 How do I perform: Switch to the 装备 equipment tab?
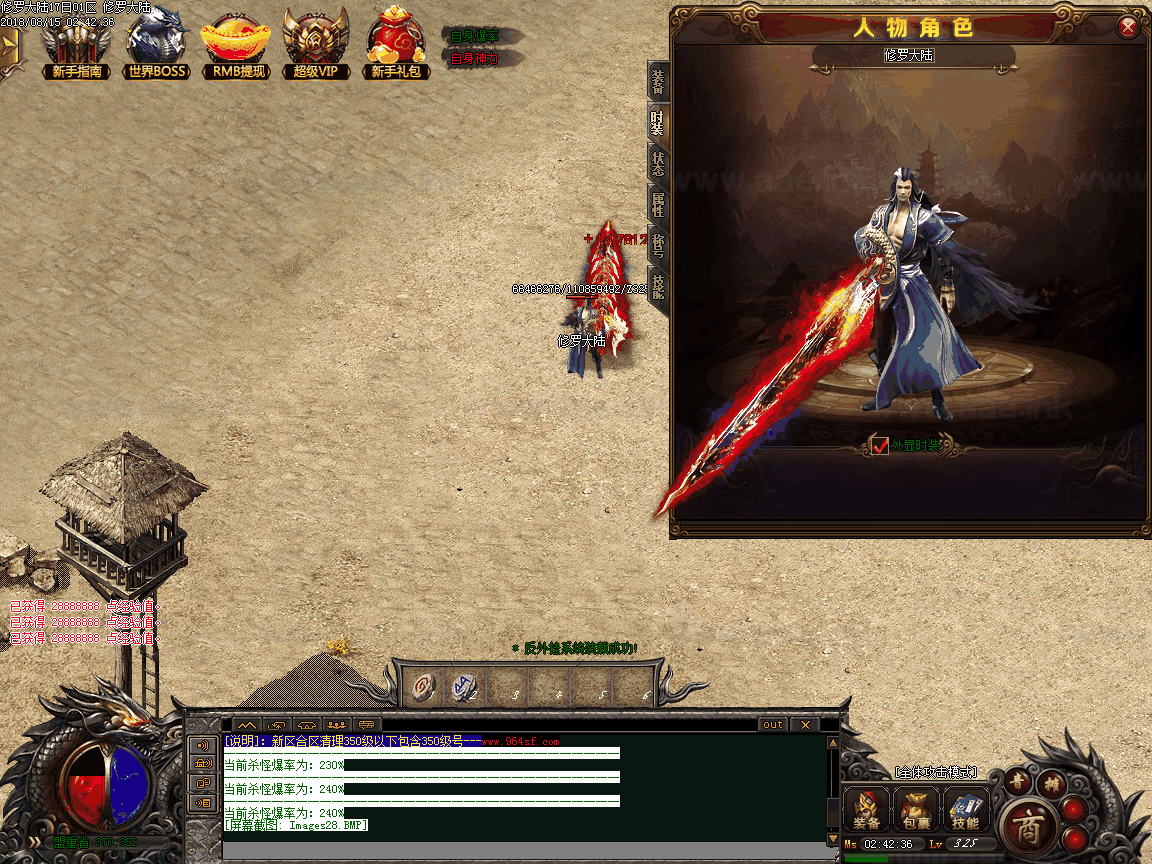658,81
